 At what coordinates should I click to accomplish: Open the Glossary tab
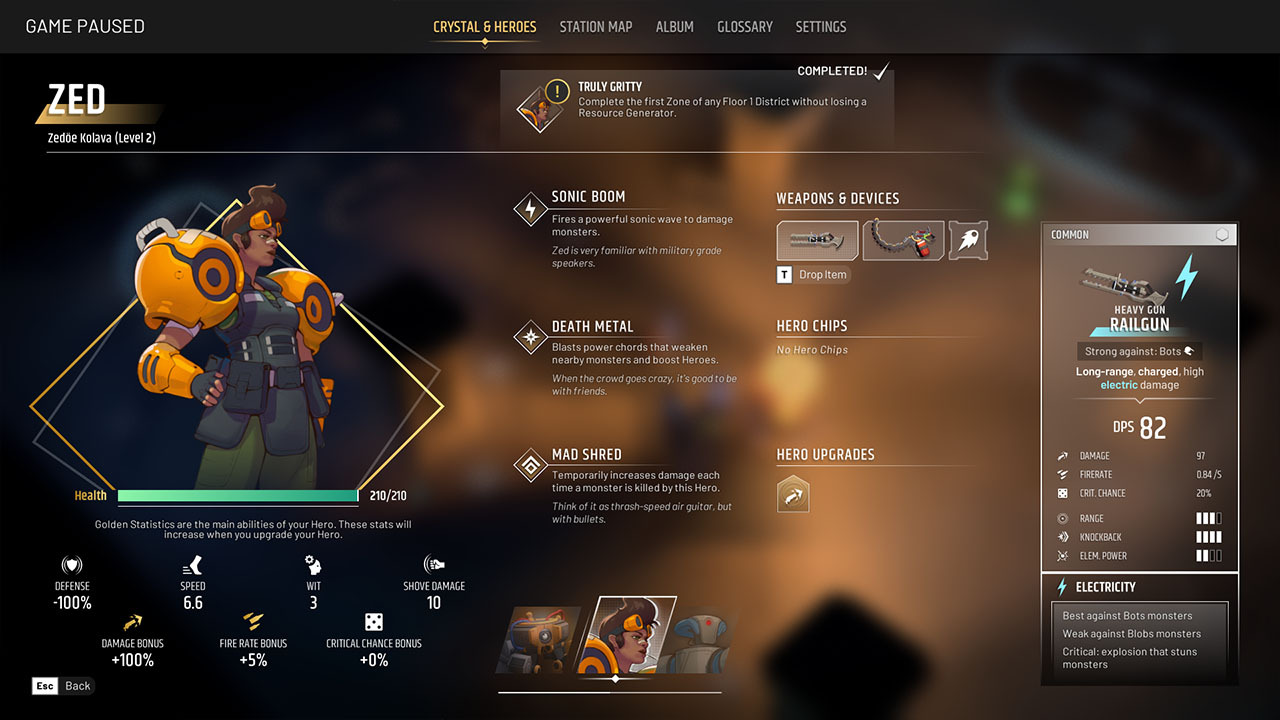pos(745,27)
